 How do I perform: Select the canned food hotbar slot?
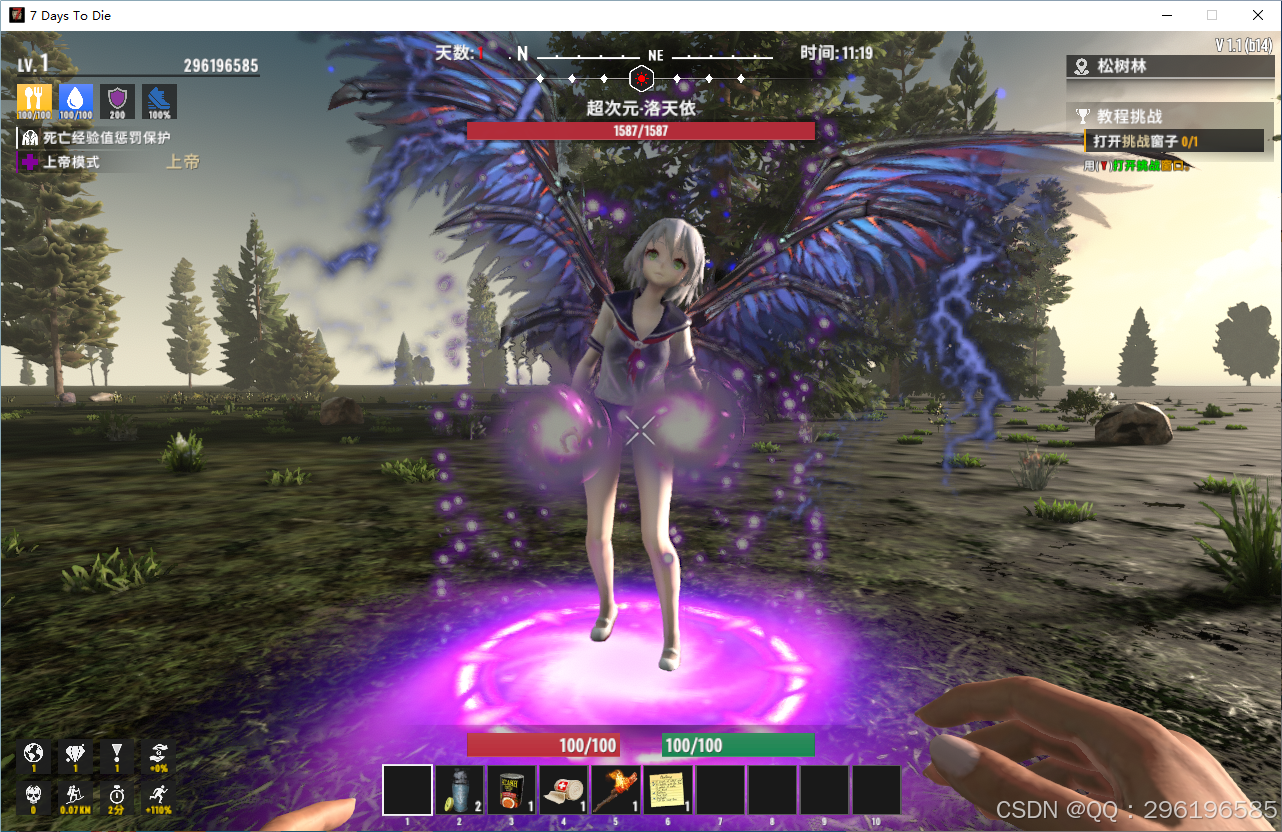[x=511, y=790]
